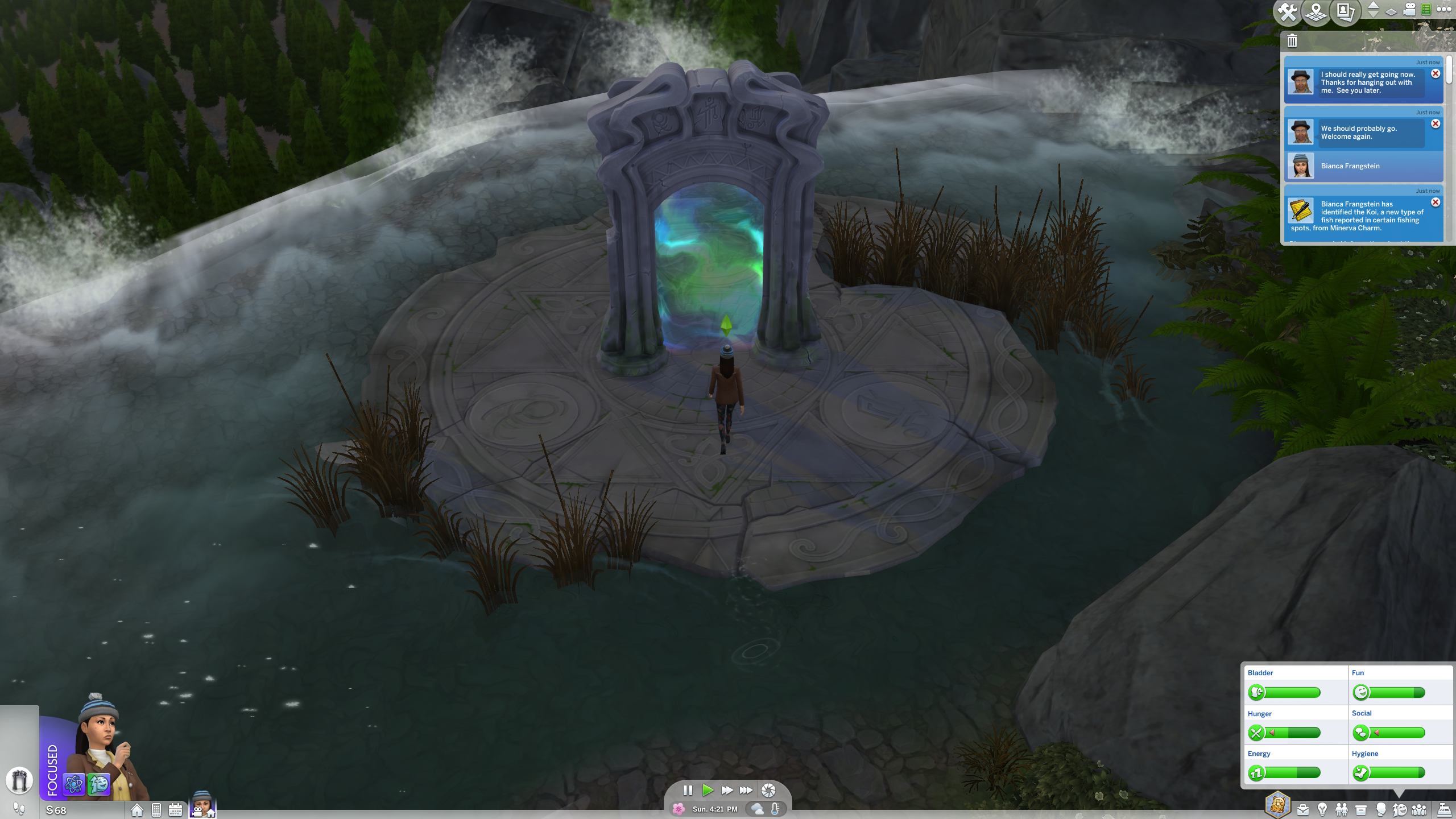Pause the game simulation
1456x819 pixels.
[688, 790]
